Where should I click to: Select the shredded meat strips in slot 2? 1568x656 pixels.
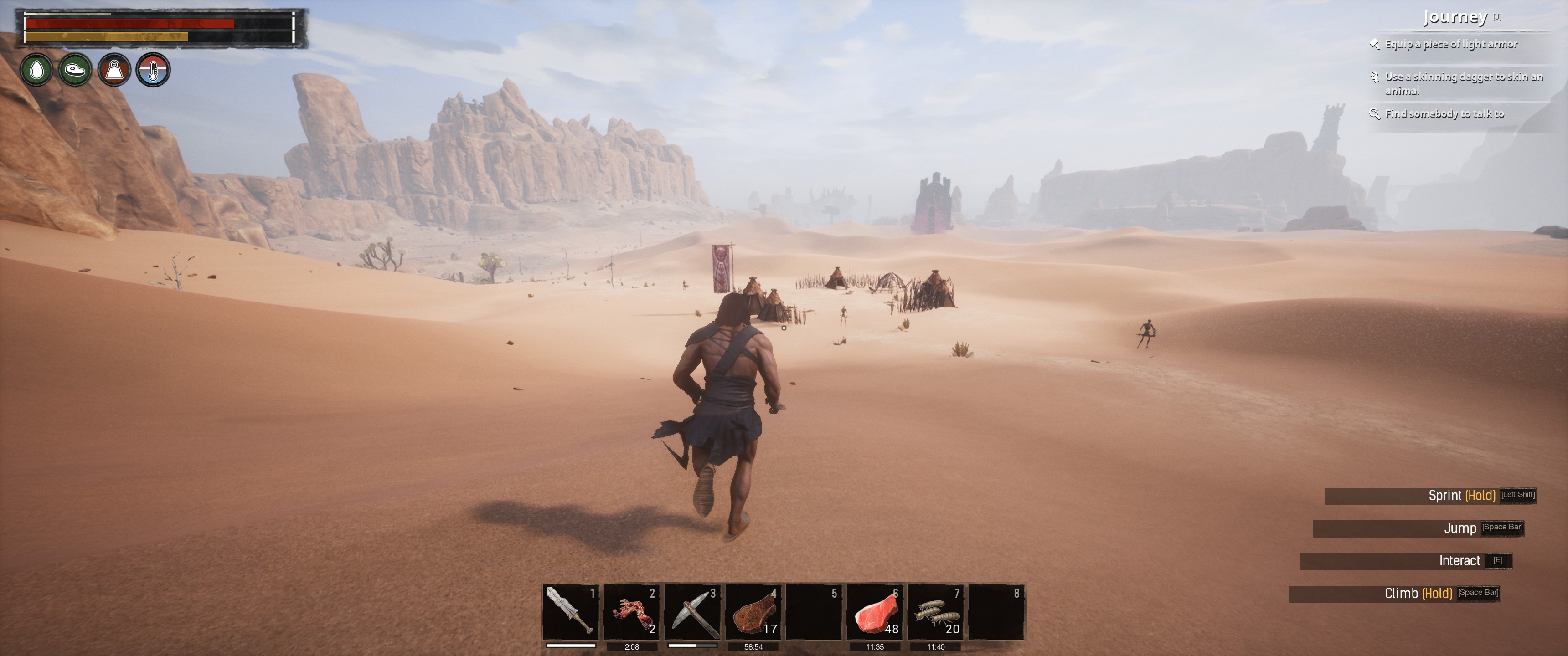pyautogui.click(x=631, y=611)
